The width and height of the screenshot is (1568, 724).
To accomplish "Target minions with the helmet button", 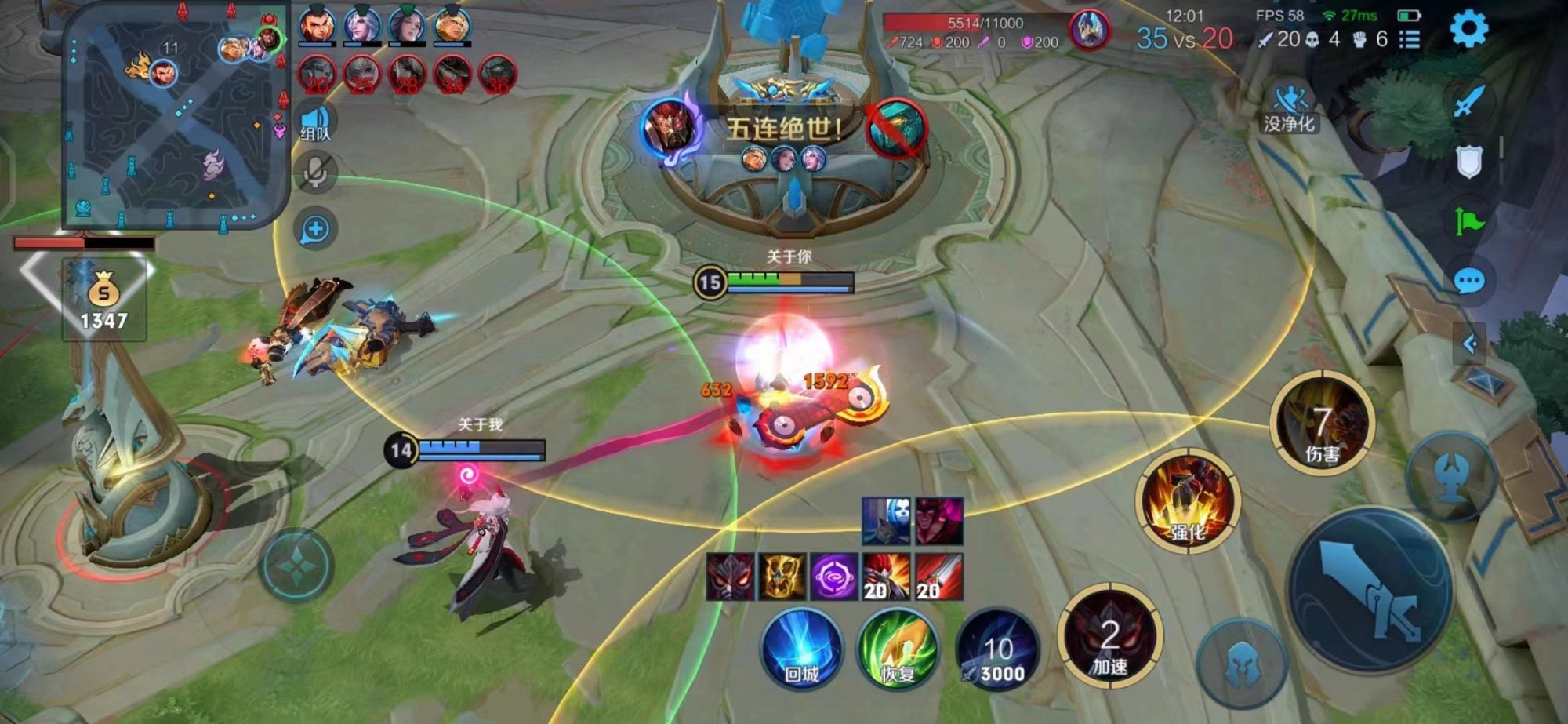I will (x=1241, y=663).
